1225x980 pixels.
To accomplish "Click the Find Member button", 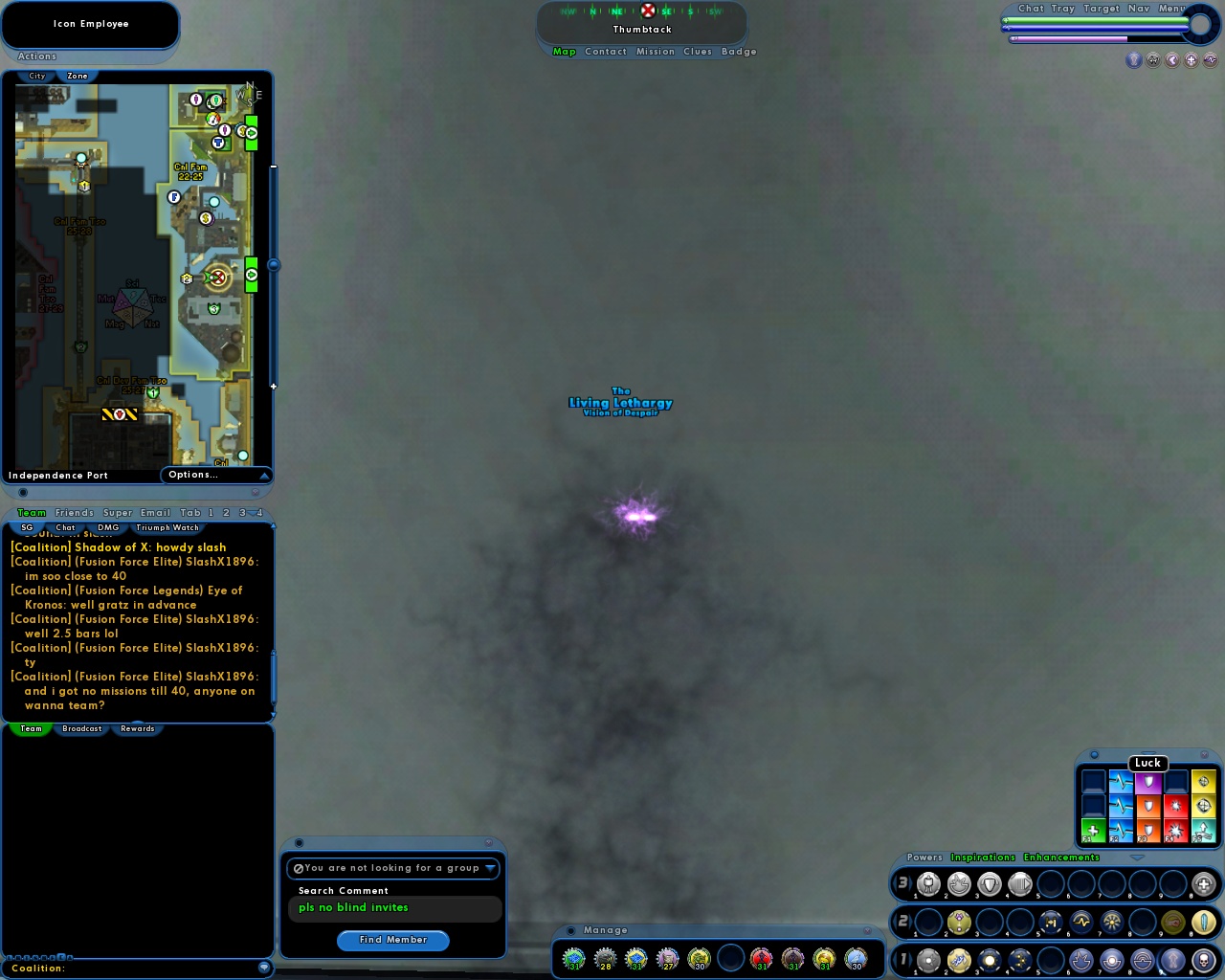I will pos(393,940).
